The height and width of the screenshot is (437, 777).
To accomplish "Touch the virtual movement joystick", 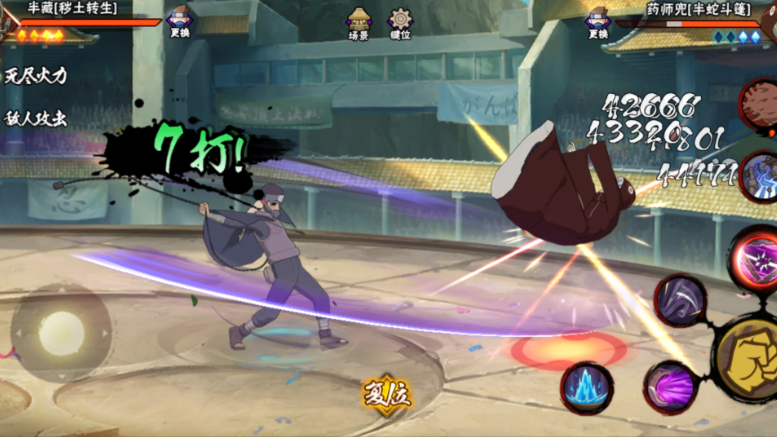I will coord(60,332).
